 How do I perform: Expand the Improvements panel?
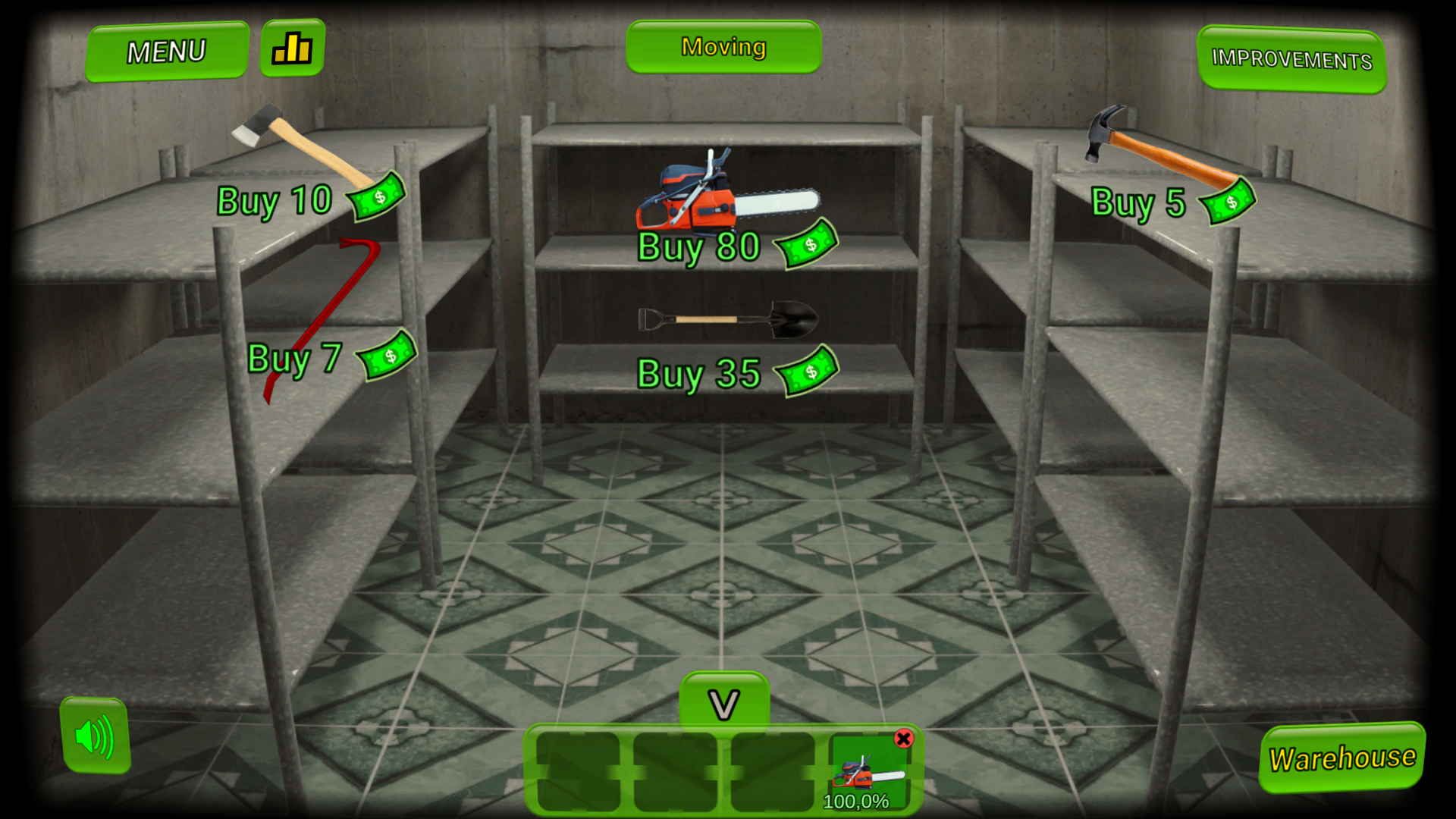click(x=1292, y=58)
